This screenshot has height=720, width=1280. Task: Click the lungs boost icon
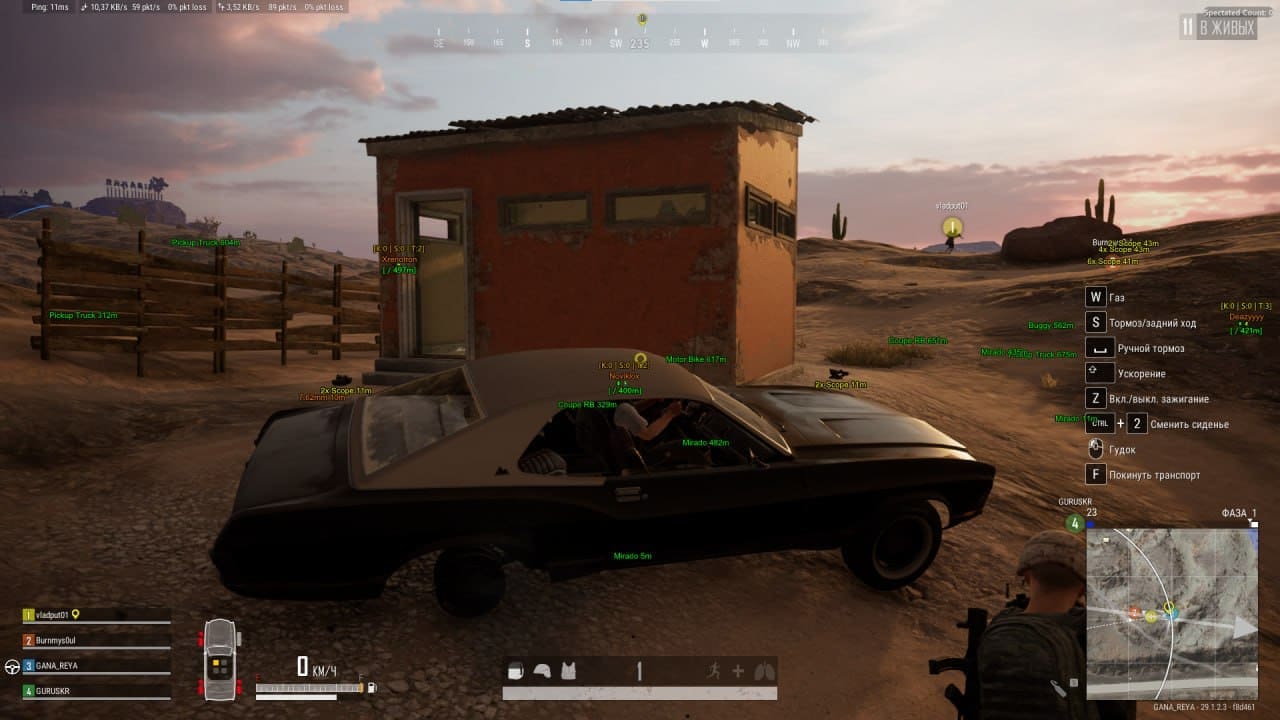765,671
